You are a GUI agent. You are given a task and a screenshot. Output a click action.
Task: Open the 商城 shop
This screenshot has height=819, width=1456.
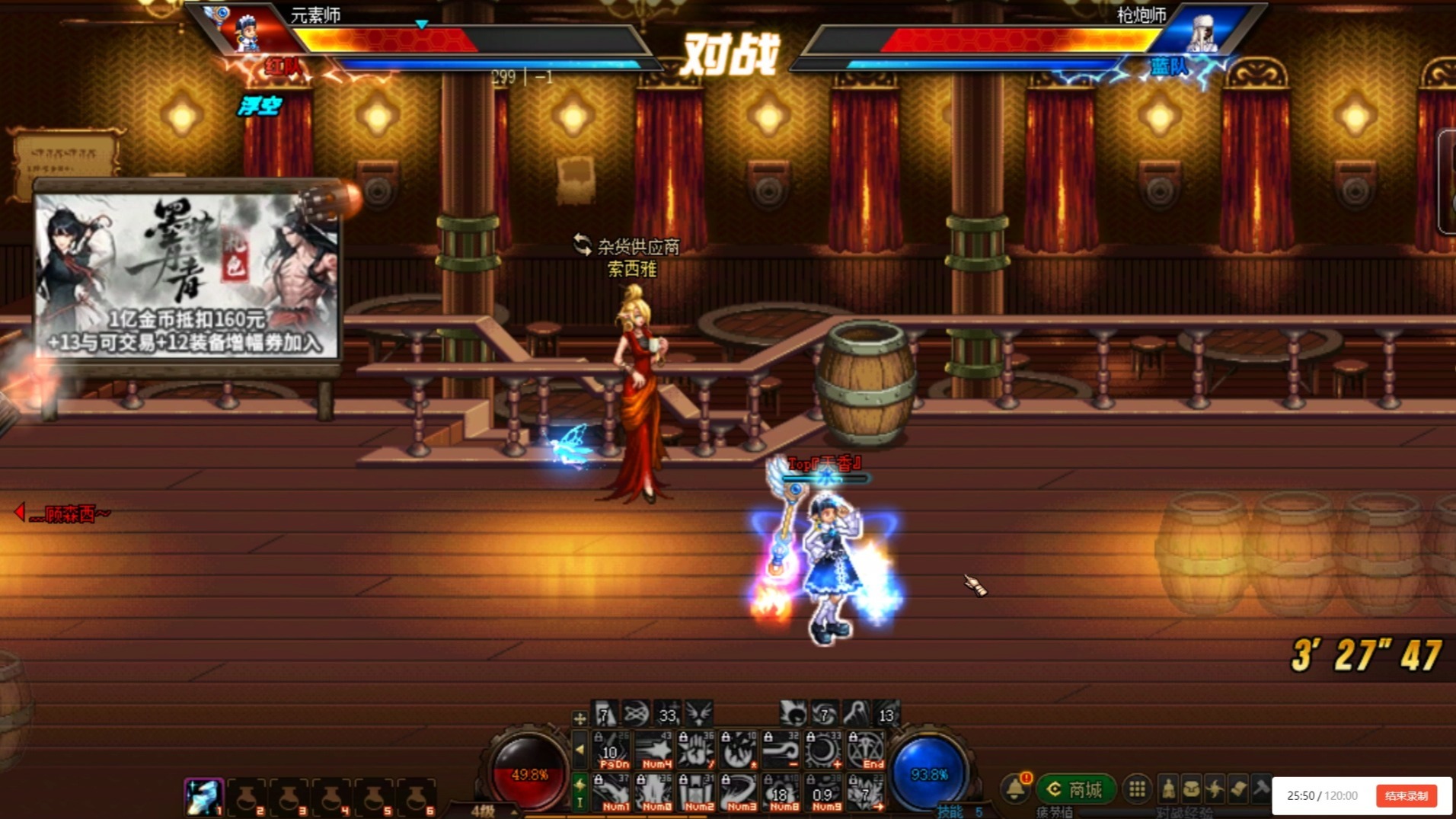[x=1075, y=789]
